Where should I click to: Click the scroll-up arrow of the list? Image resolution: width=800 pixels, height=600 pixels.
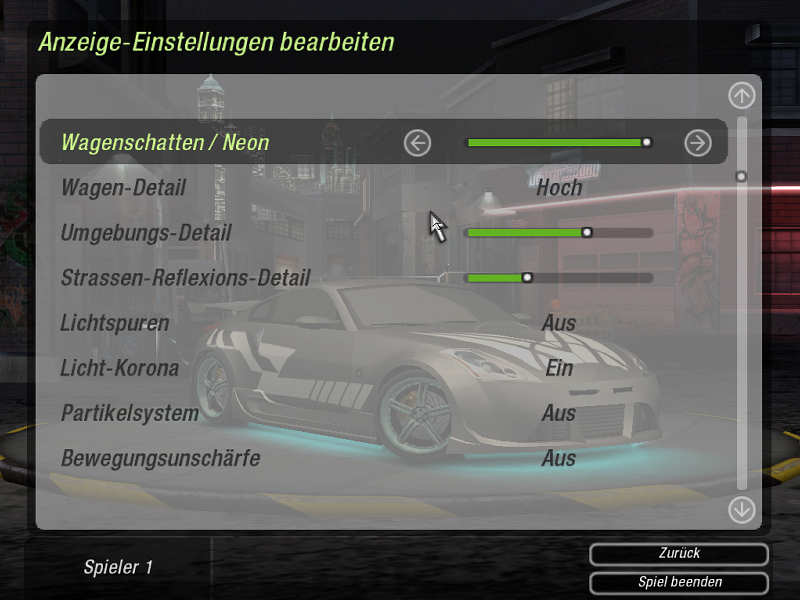pos(741,96)
